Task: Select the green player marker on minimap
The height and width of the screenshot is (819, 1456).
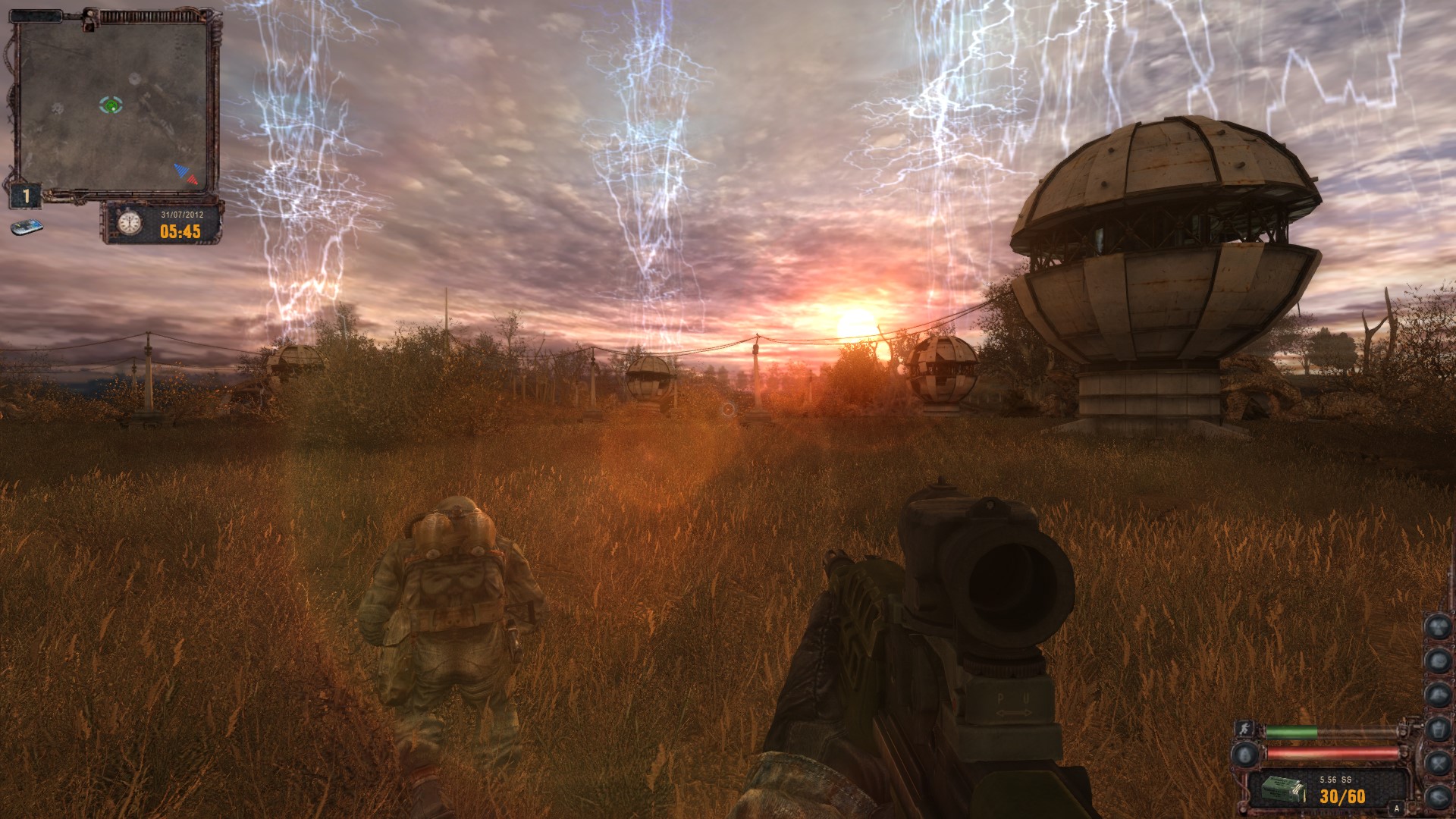Action: [111, 105]
